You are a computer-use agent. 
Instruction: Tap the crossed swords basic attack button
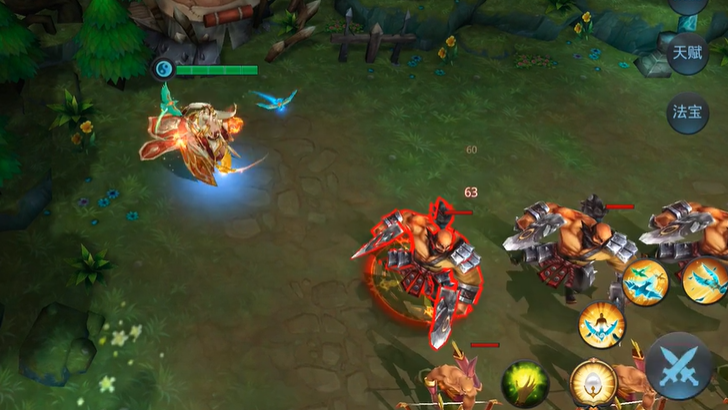click(x=678, y=366)
